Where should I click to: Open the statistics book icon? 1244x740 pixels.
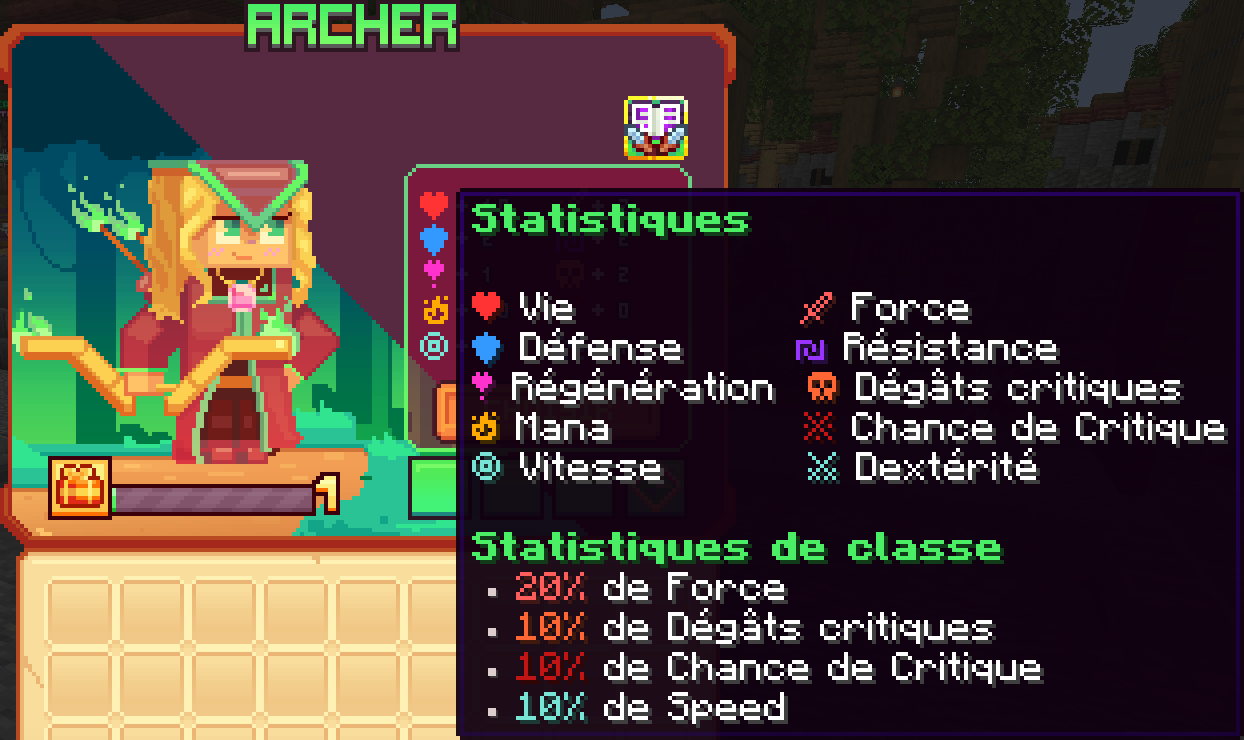point(656,127)
